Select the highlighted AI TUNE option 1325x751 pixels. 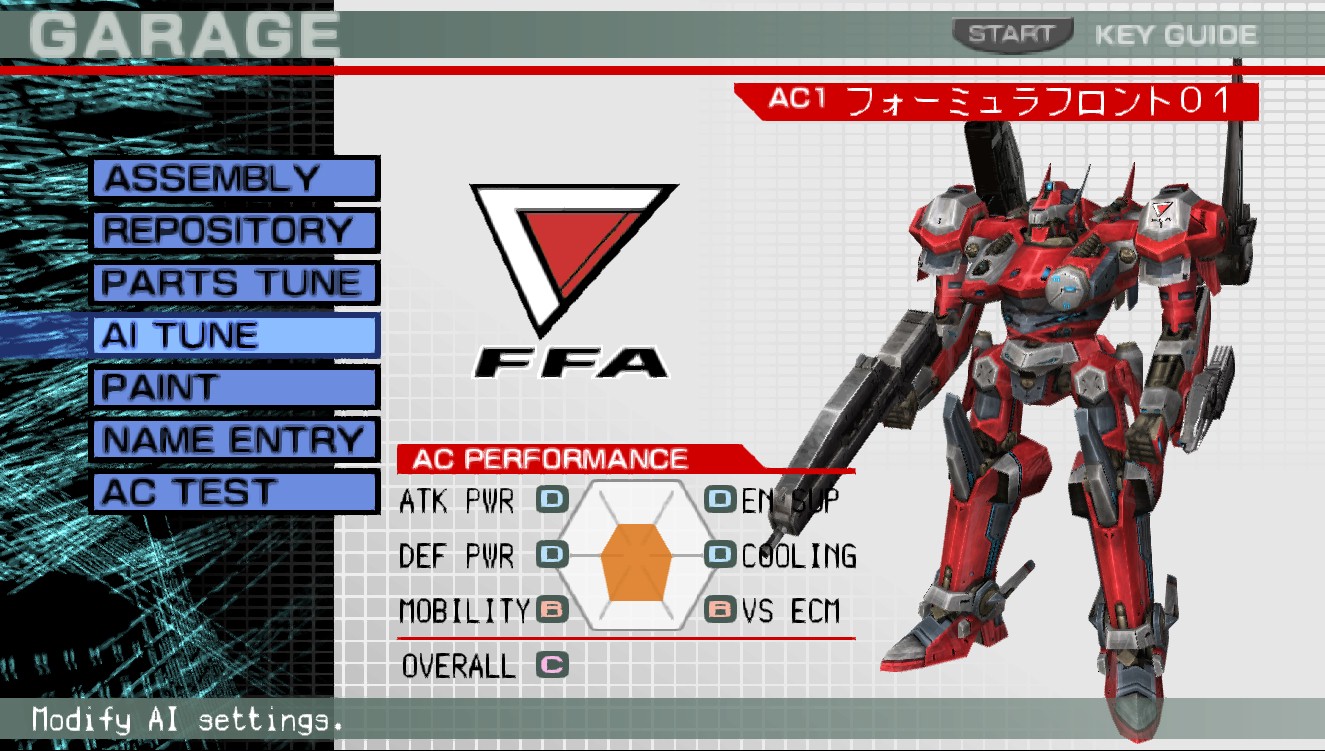(x=232, y=335)
